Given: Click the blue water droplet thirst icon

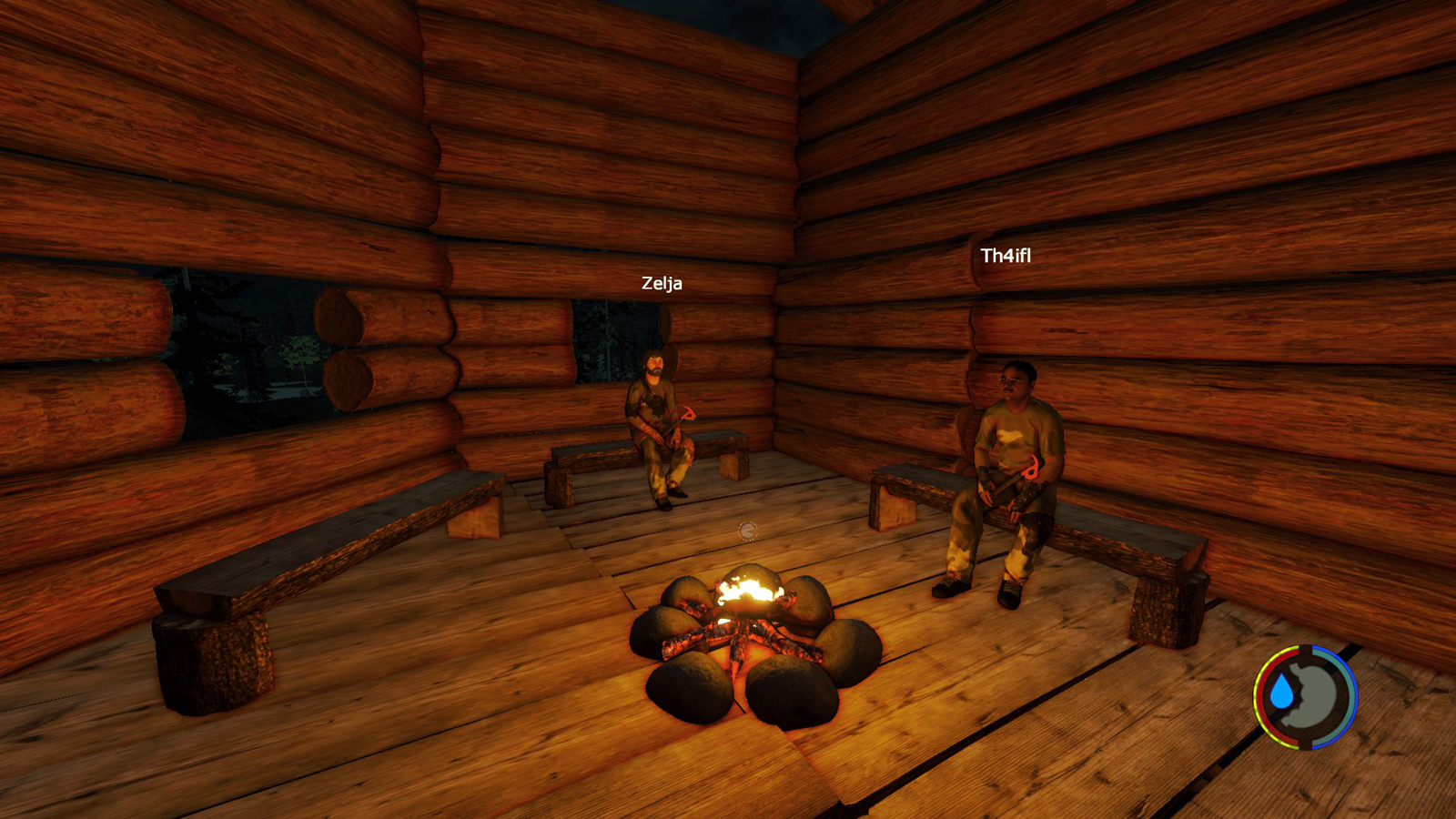Looking at the screenshot, I should [x=1282, y=693].
